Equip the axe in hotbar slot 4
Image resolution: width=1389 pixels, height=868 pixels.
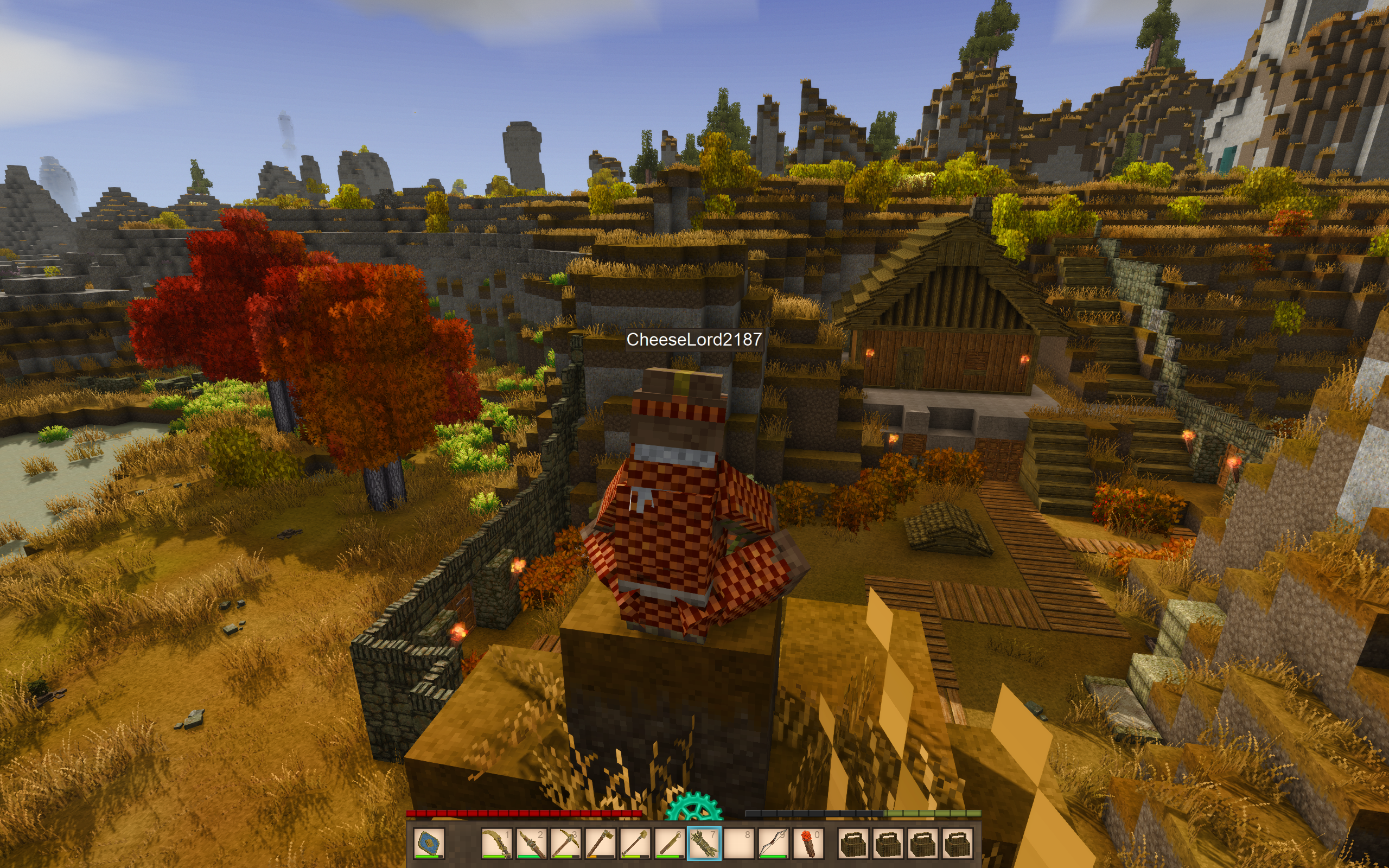(601, 843)
